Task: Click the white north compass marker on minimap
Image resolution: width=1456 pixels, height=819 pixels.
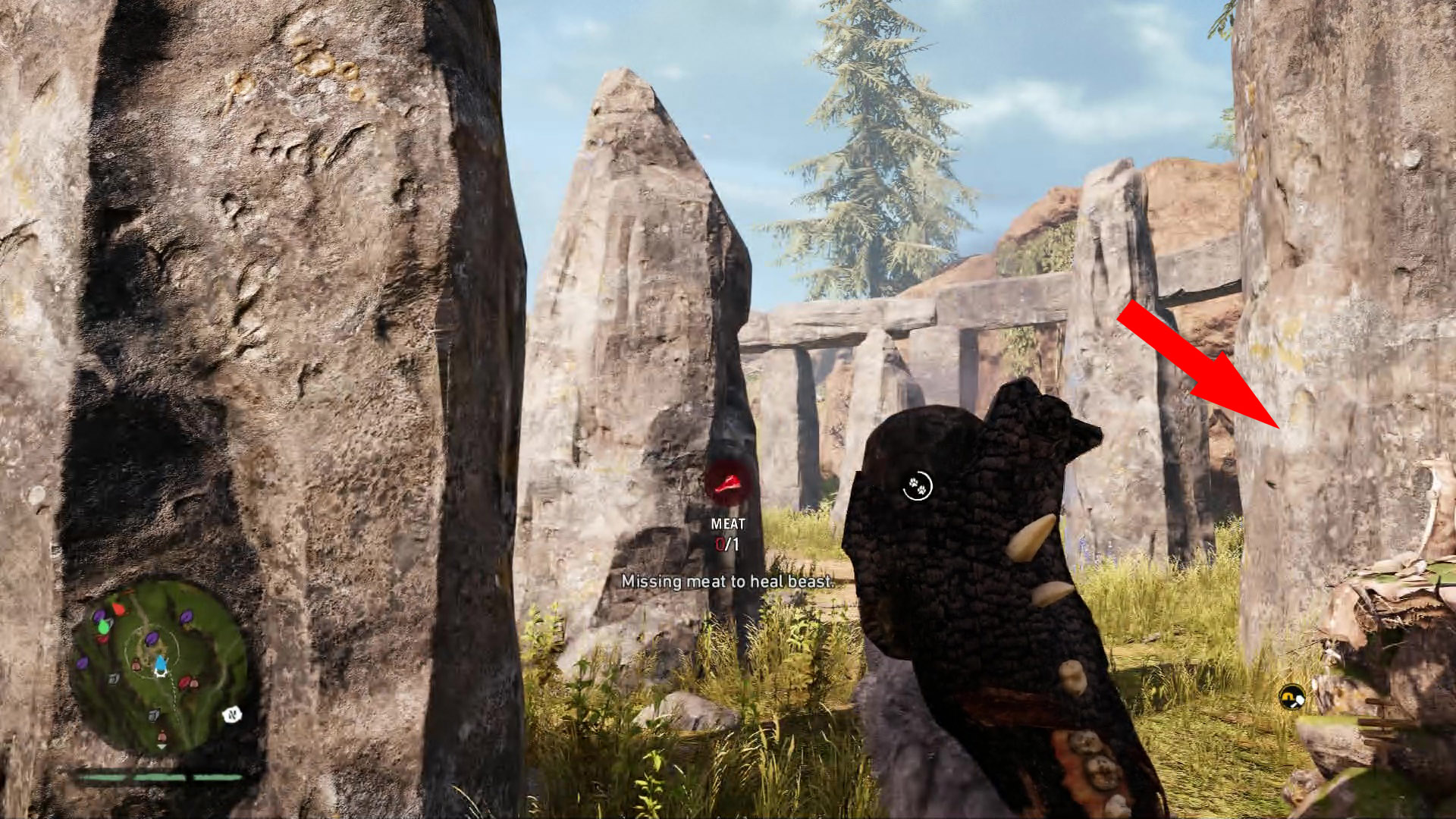Action: click(232, 714)
